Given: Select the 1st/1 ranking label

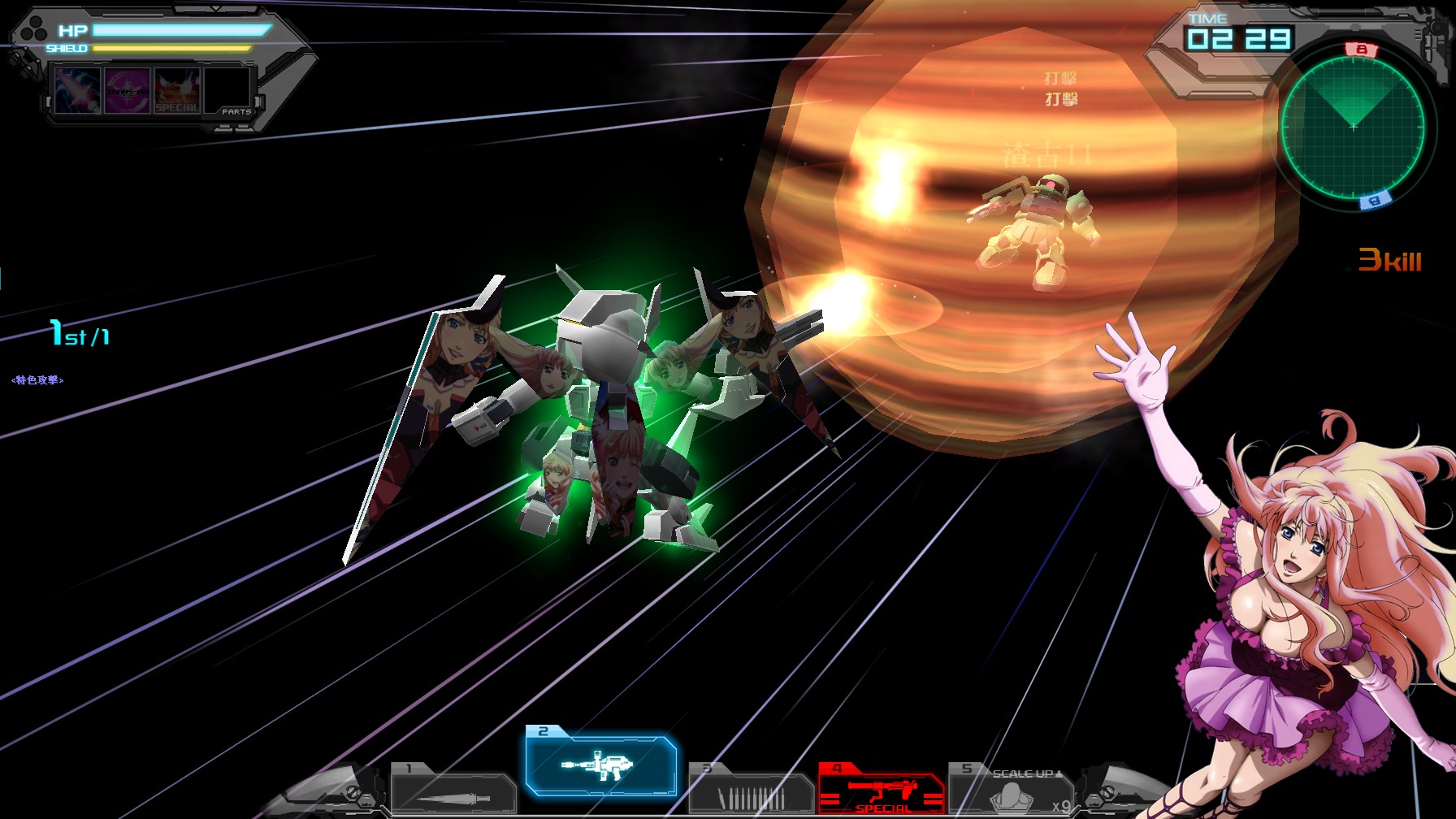Looking at the screenshot, I should pos(79,333).
